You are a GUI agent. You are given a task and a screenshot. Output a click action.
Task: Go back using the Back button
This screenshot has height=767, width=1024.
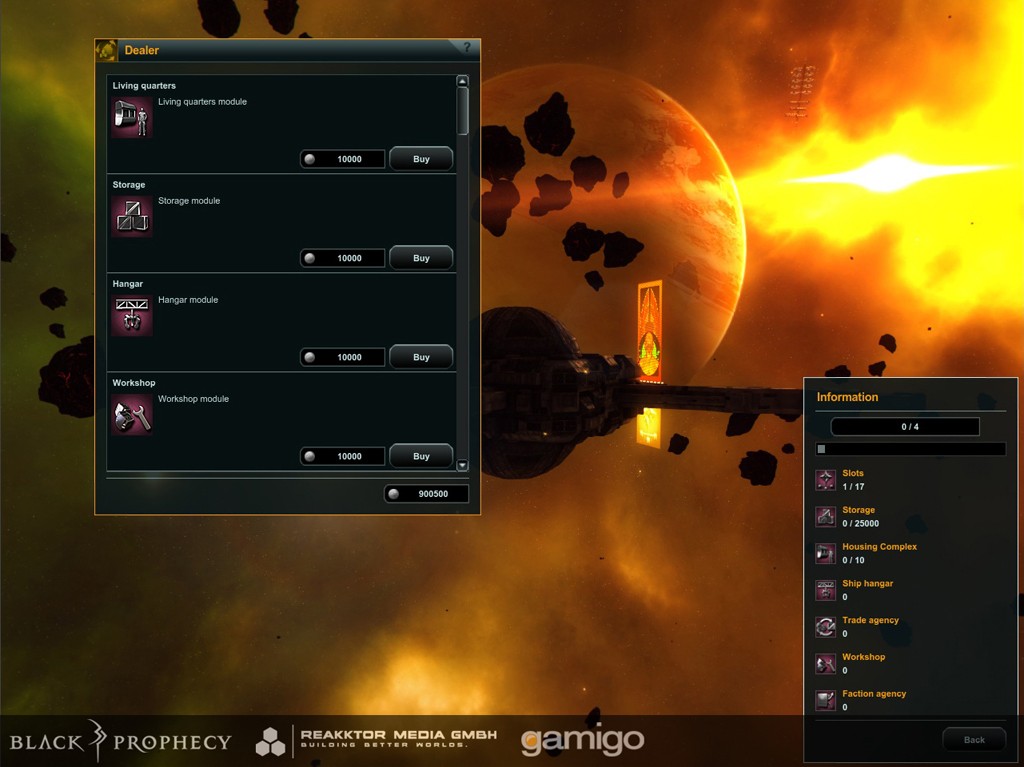974,740
